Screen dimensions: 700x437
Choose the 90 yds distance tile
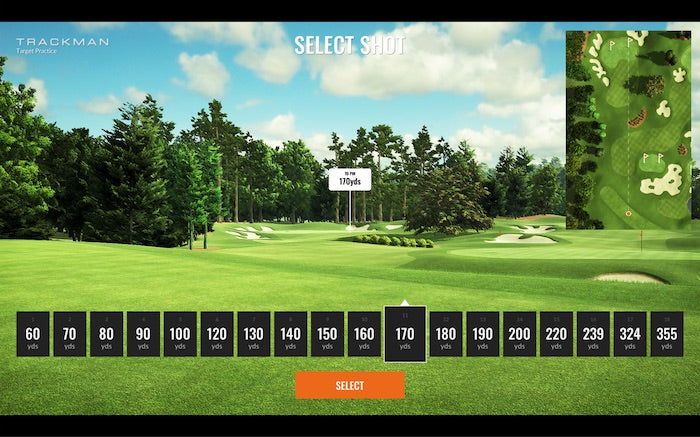(143, 334)
